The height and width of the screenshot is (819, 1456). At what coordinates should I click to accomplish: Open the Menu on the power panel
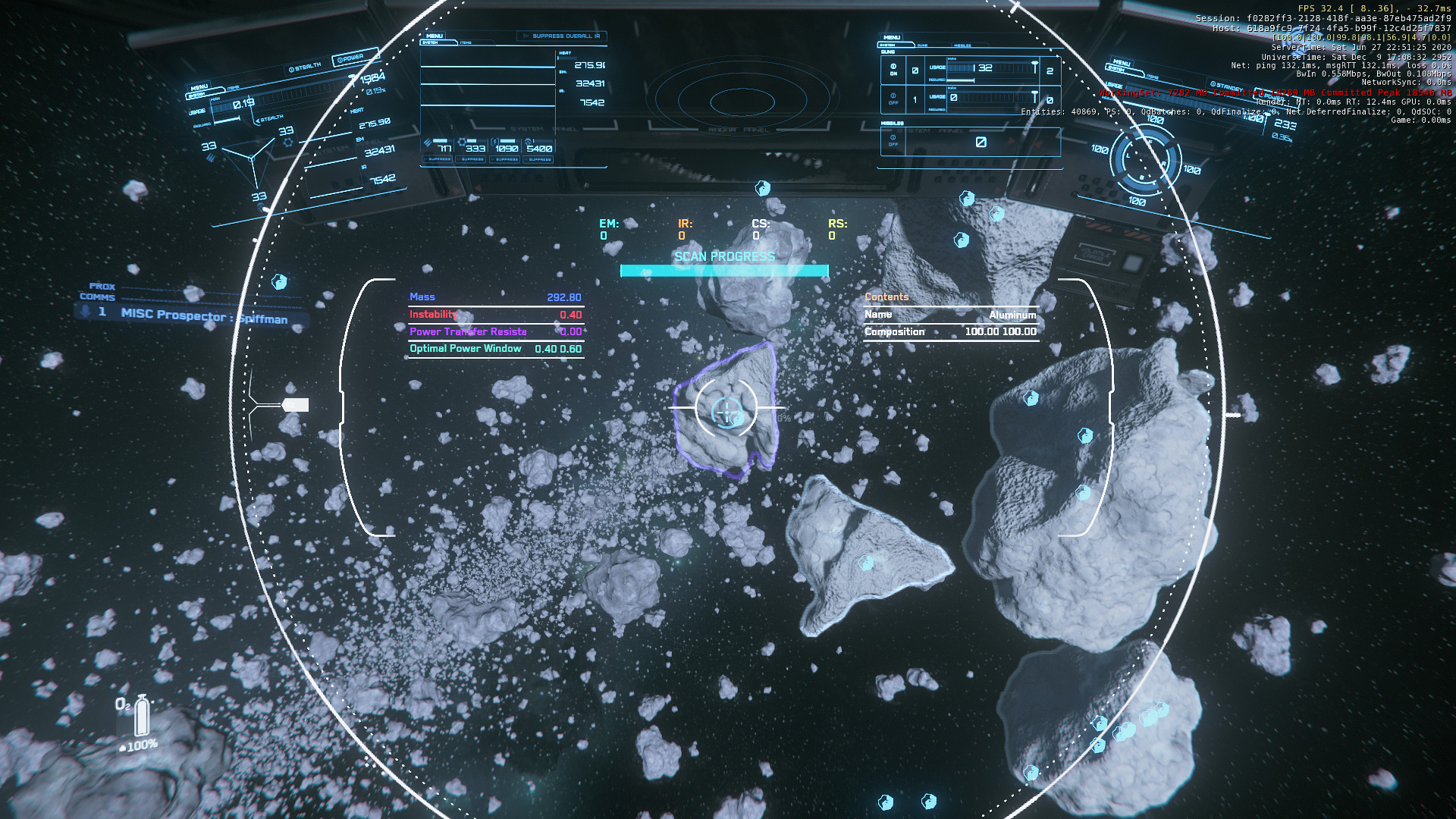pyautogui.click(x=199, y=87)
